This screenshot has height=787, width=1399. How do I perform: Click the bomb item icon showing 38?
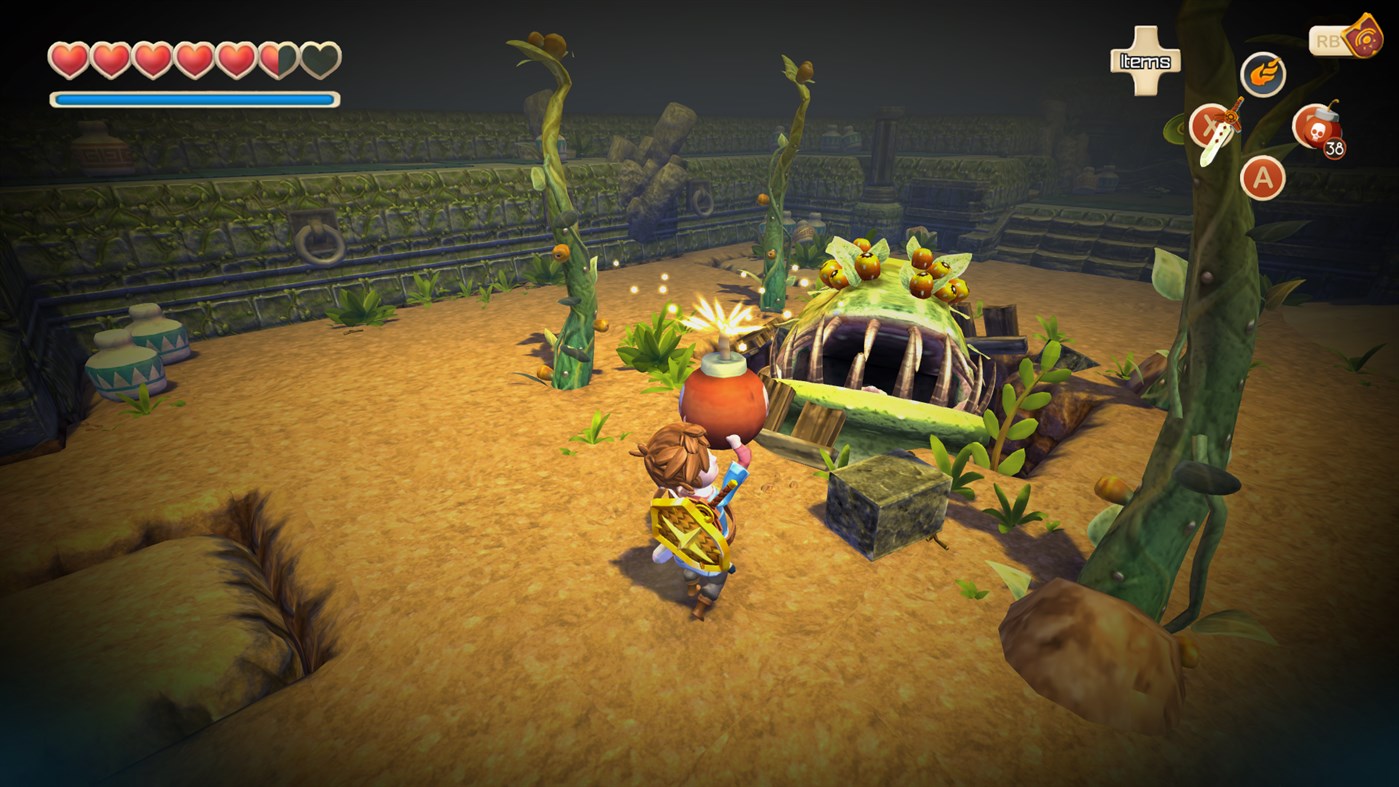pos(1317,127)
